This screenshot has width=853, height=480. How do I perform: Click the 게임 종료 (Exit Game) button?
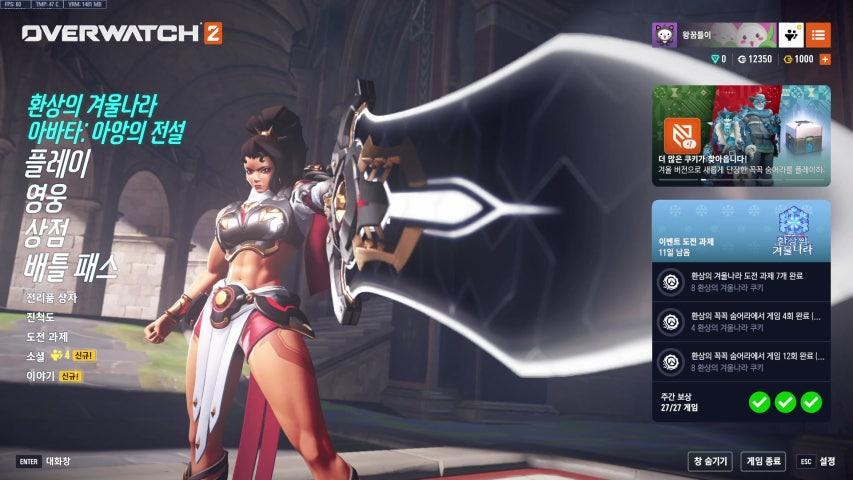tap(763, 461)
